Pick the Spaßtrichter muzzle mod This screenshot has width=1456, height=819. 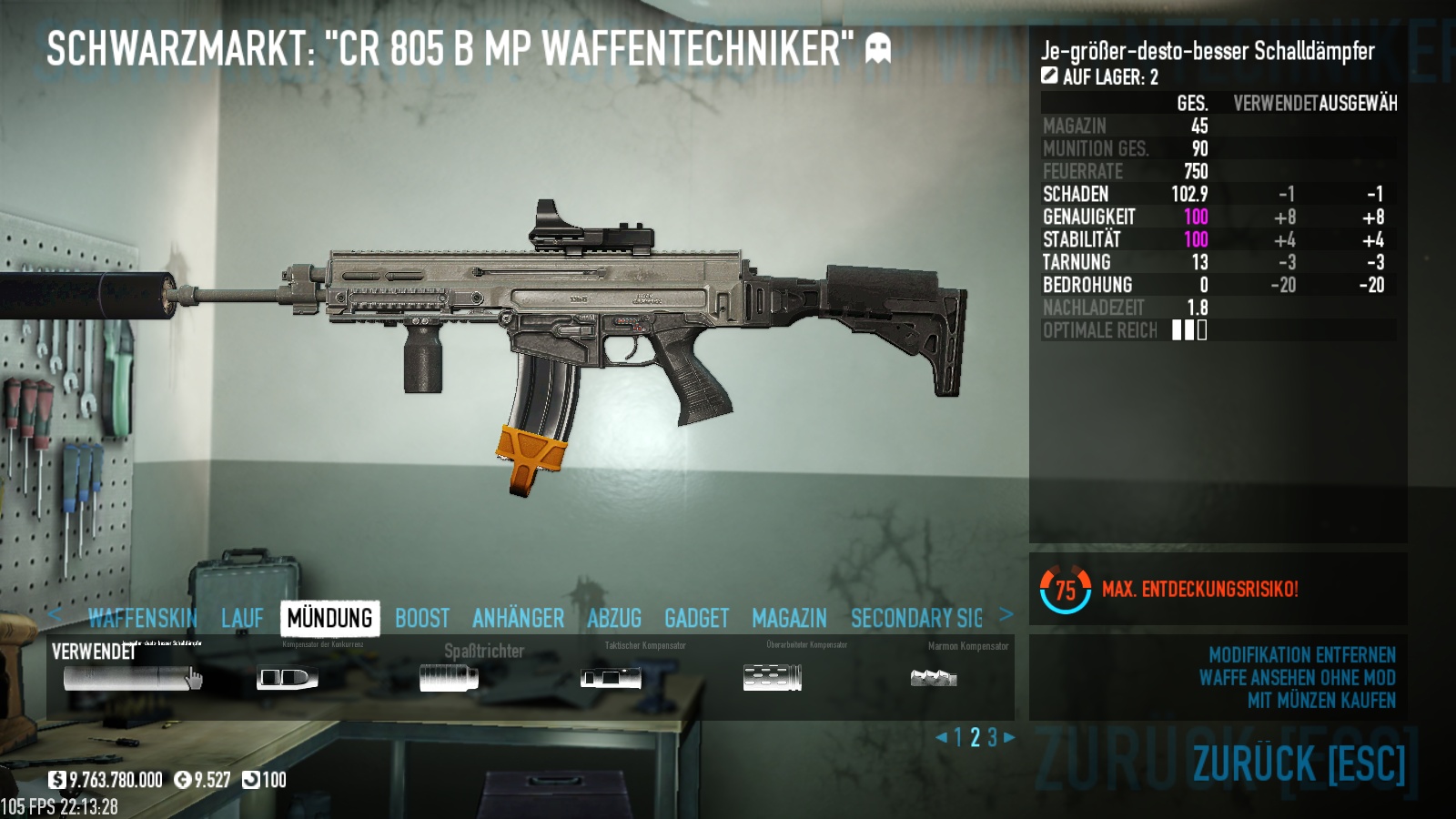449,678
